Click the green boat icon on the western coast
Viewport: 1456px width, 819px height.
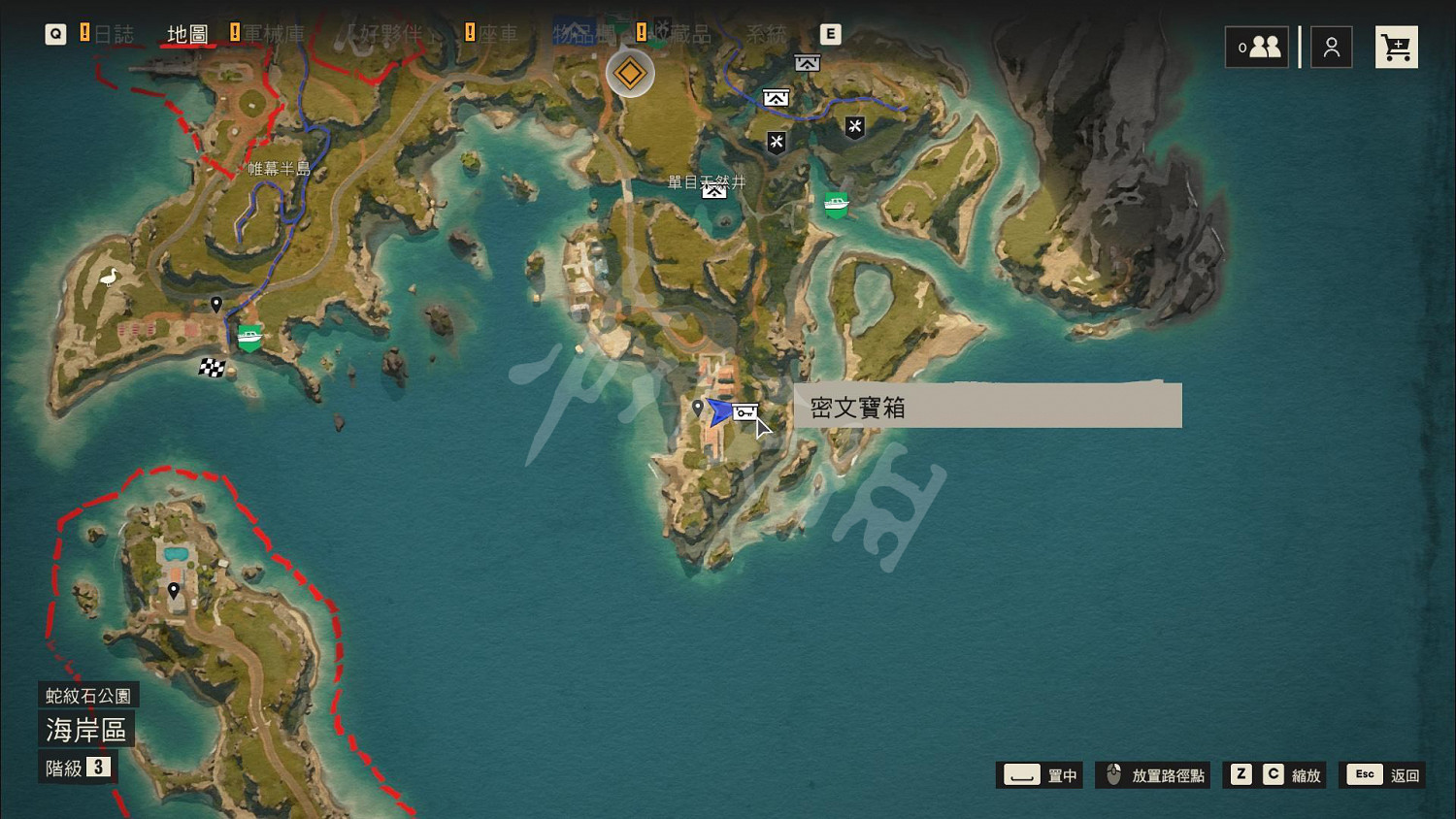[249, 337]
